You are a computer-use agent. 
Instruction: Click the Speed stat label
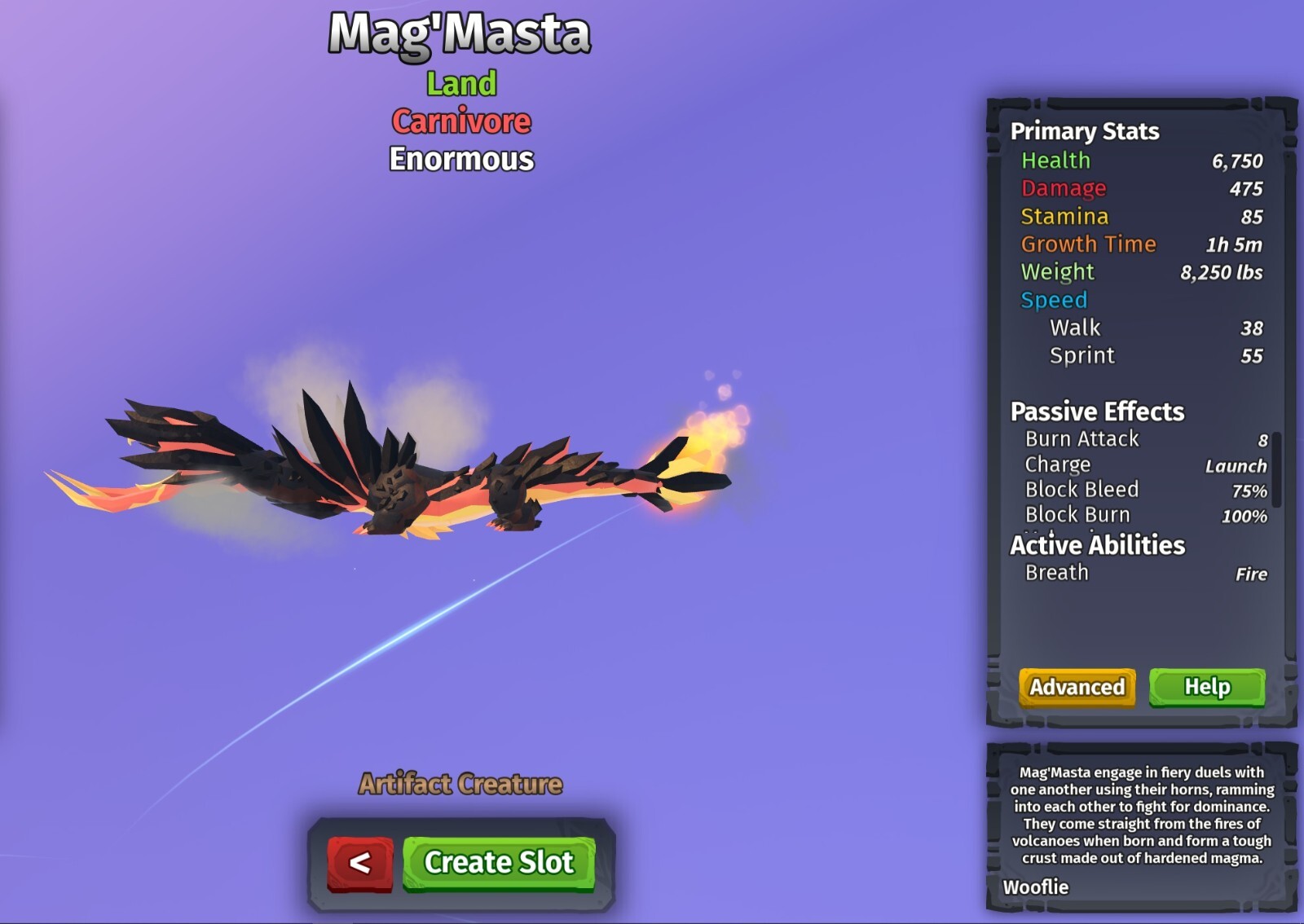click(x=1054, y=300)
